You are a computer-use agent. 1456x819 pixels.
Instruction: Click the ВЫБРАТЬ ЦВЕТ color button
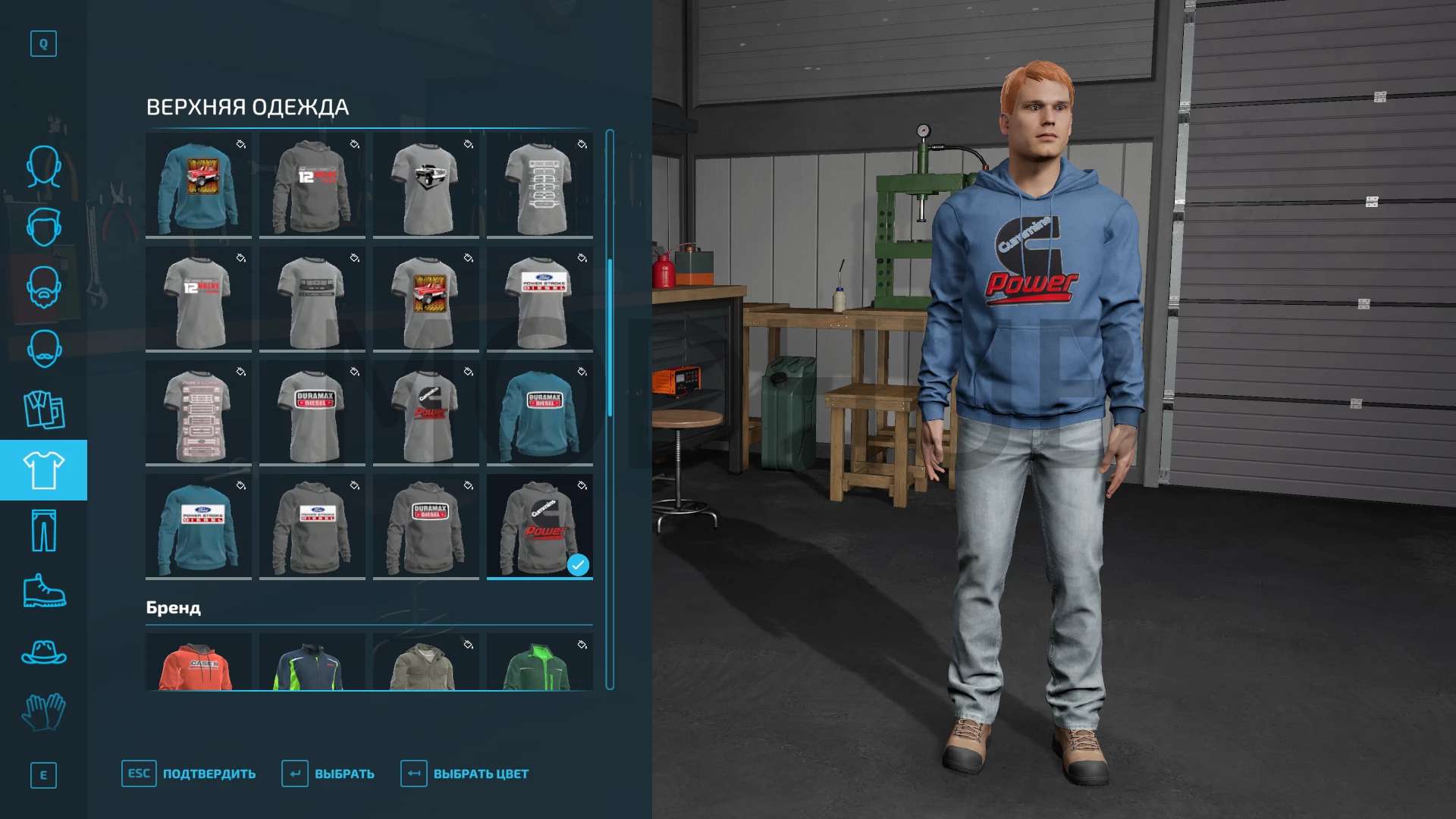pos(465,774)
